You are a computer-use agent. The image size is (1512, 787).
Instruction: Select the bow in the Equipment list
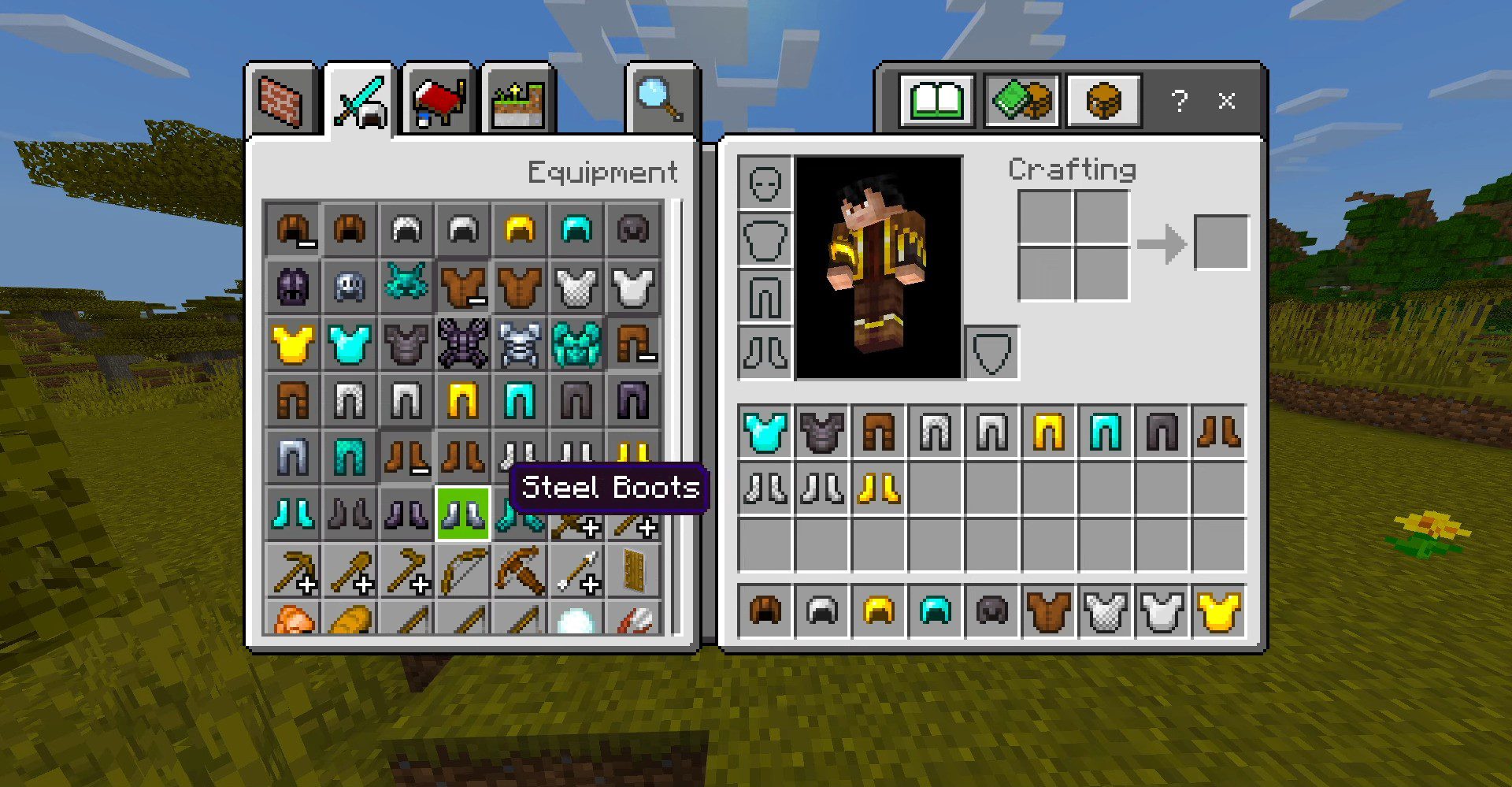[462, 571]
